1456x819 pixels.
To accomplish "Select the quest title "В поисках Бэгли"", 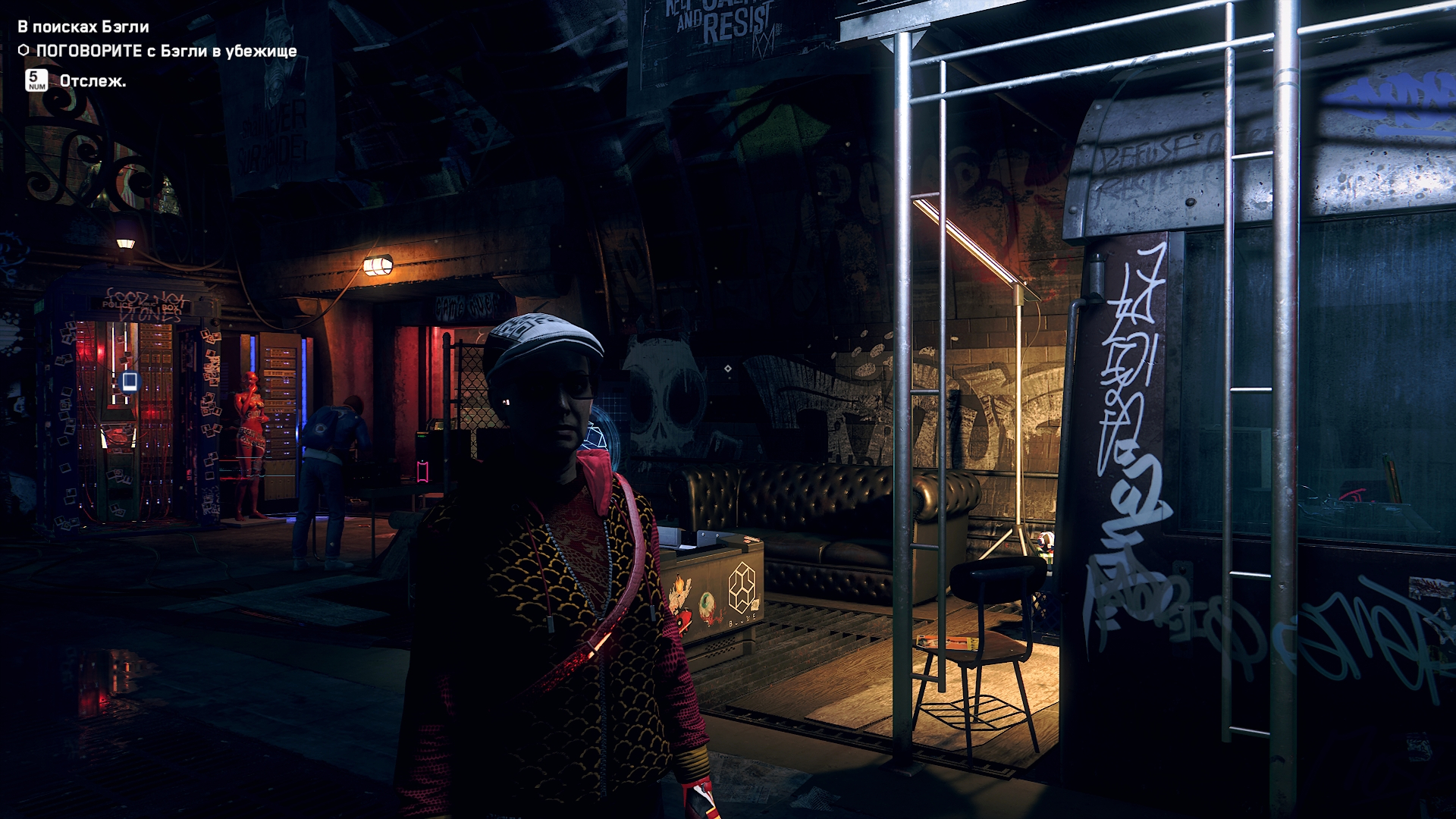I will click(x=83, y=27).
